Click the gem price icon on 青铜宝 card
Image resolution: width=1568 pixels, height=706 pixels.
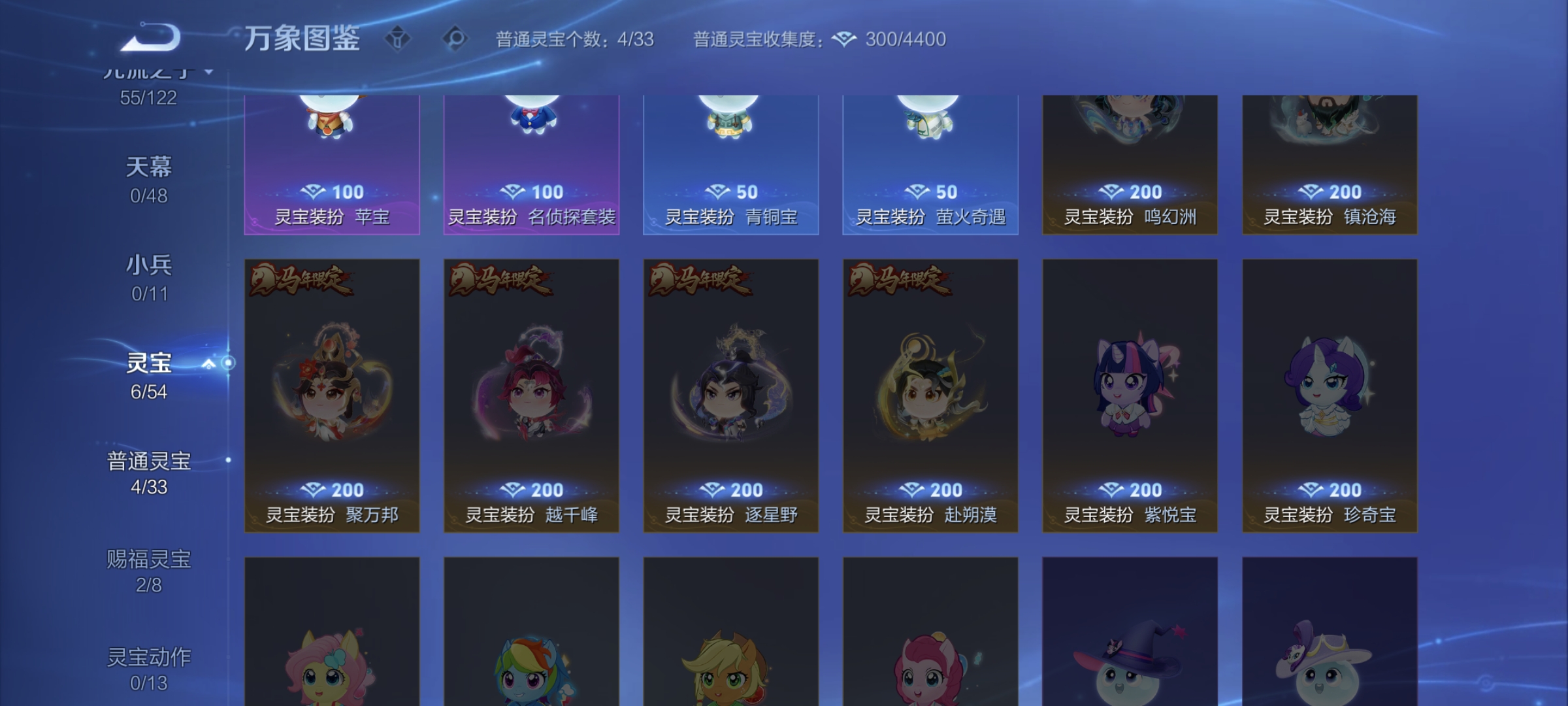click(718, 192)
